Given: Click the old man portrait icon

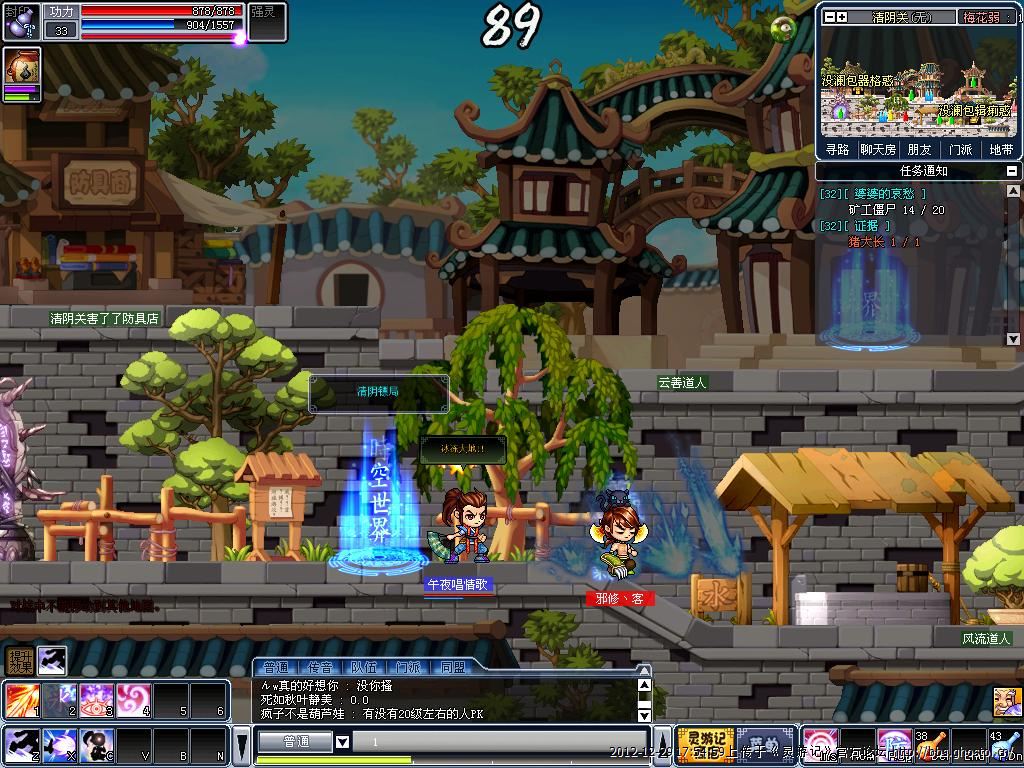Looking at the screenshot, I should tap(1007, 701).
